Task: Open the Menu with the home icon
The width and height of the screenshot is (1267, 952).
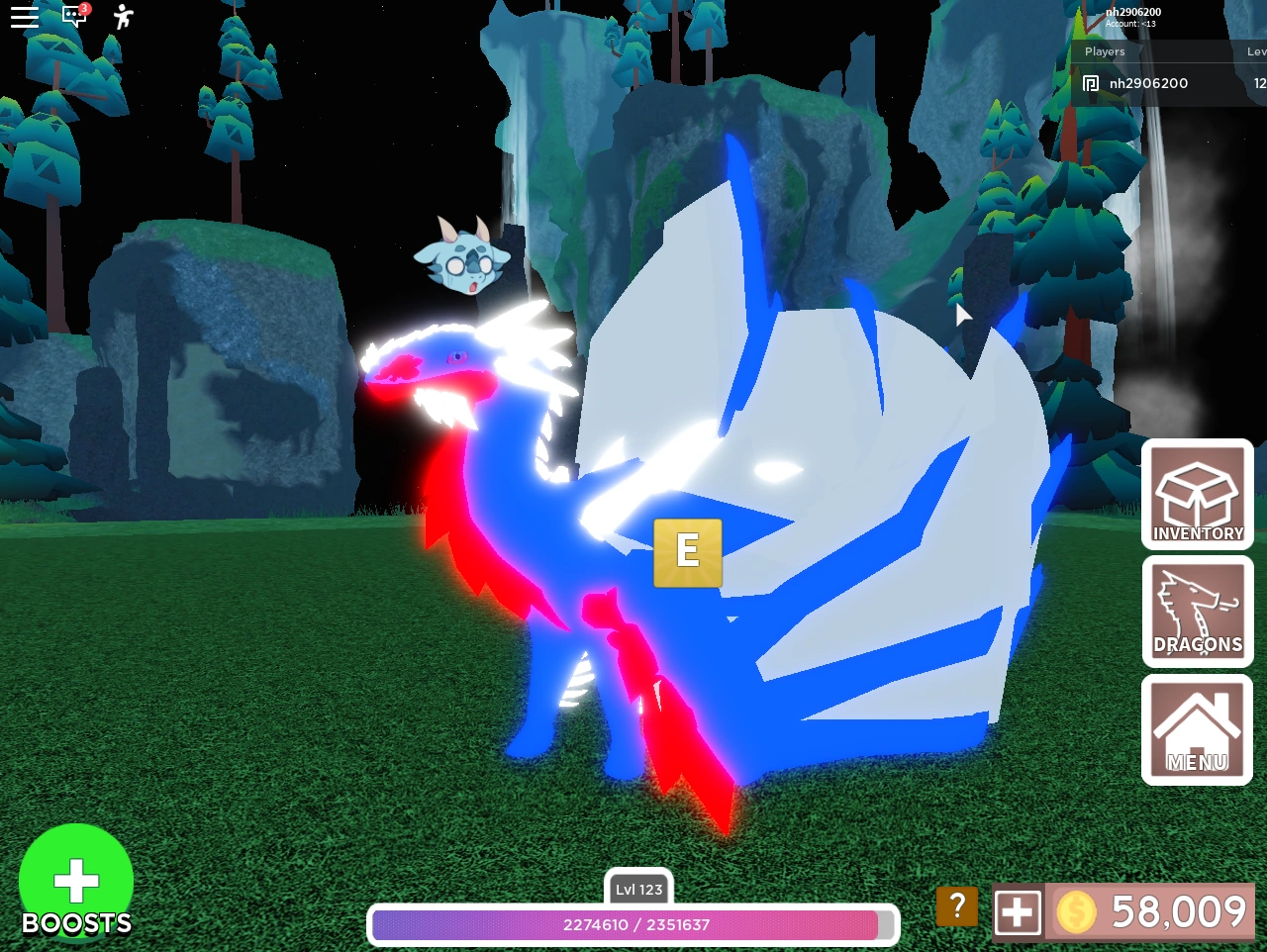Action: click(1197, 729)
